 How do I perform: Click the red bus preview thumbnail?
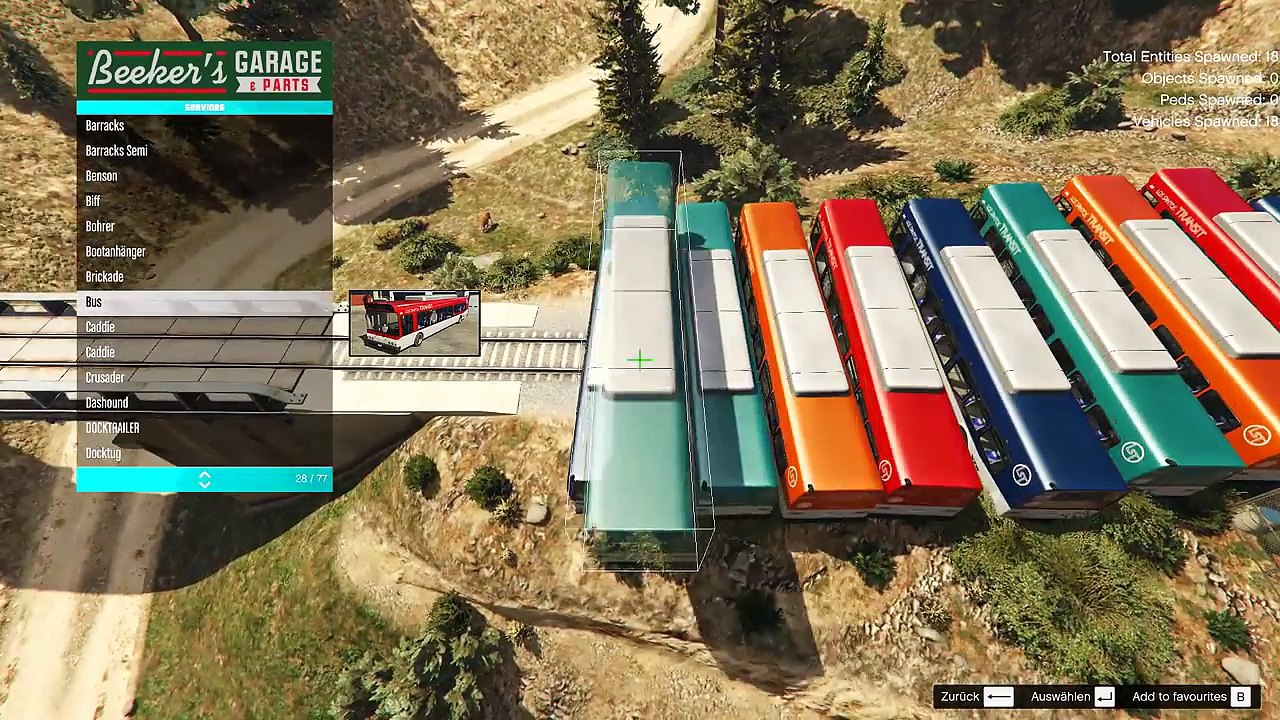[415, 323]
